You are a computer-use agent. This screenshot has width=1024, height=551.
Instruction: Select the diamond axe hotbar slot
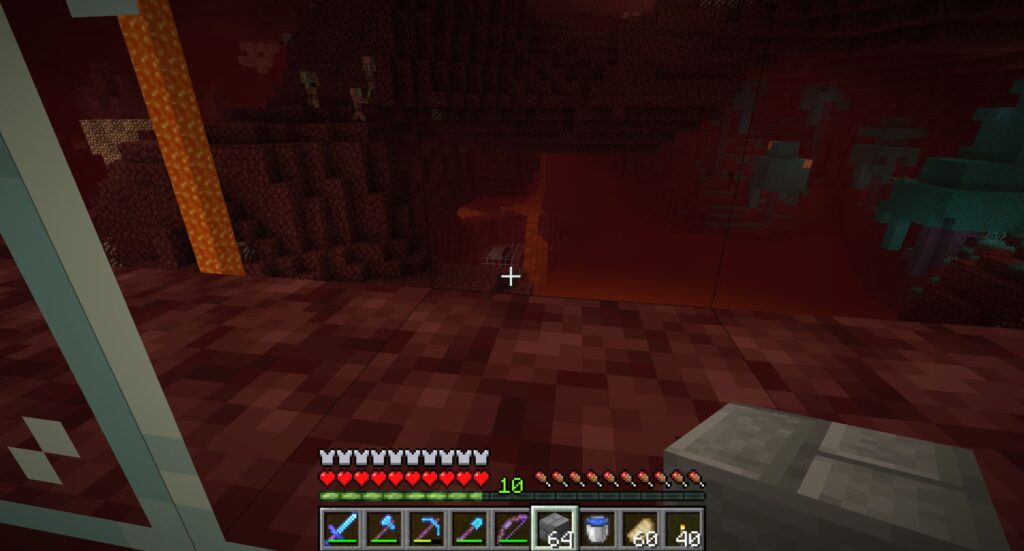pos(381,527)
